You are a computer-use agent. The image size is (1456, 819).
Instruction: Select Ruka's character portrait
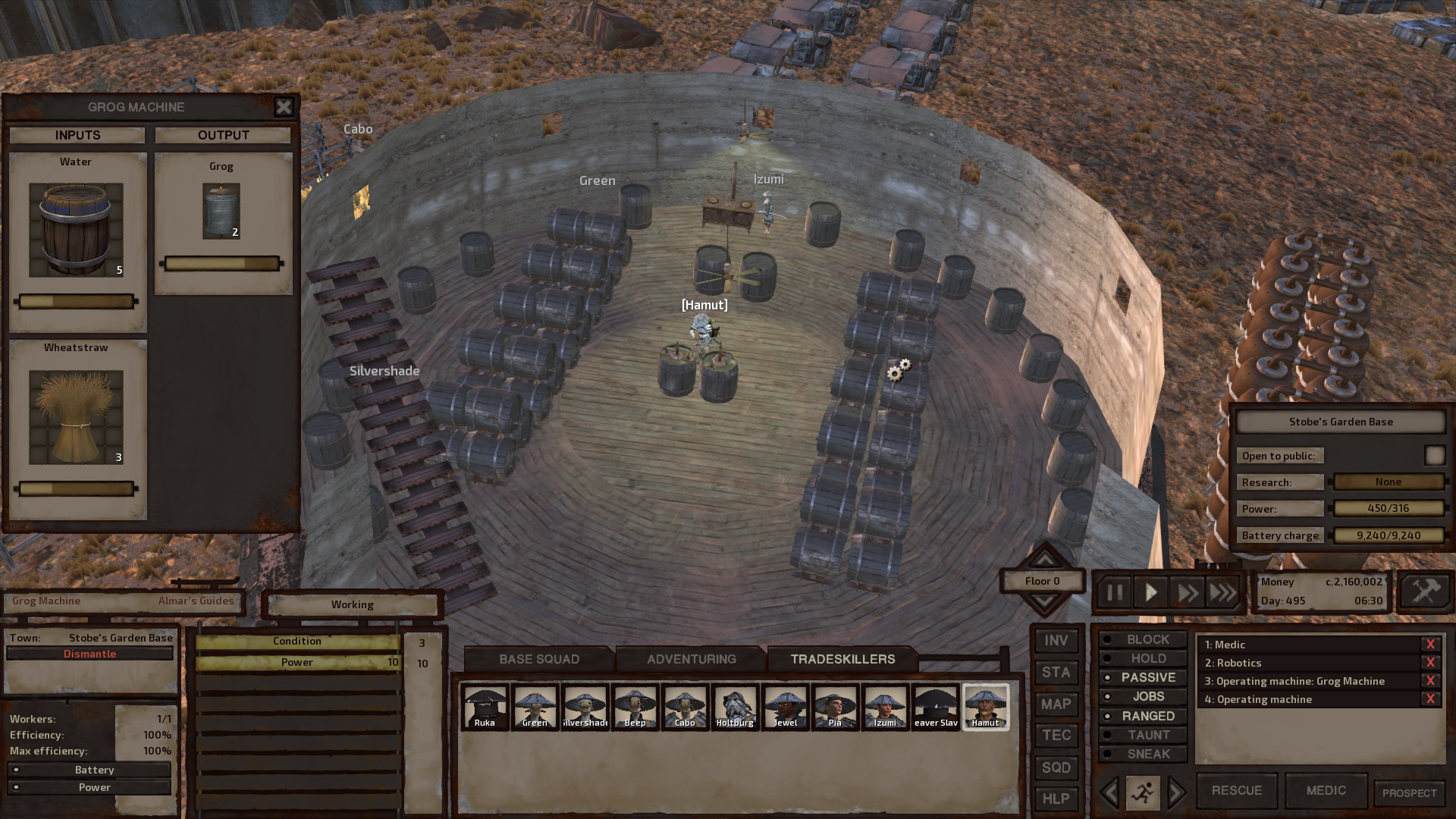(485, 707)
